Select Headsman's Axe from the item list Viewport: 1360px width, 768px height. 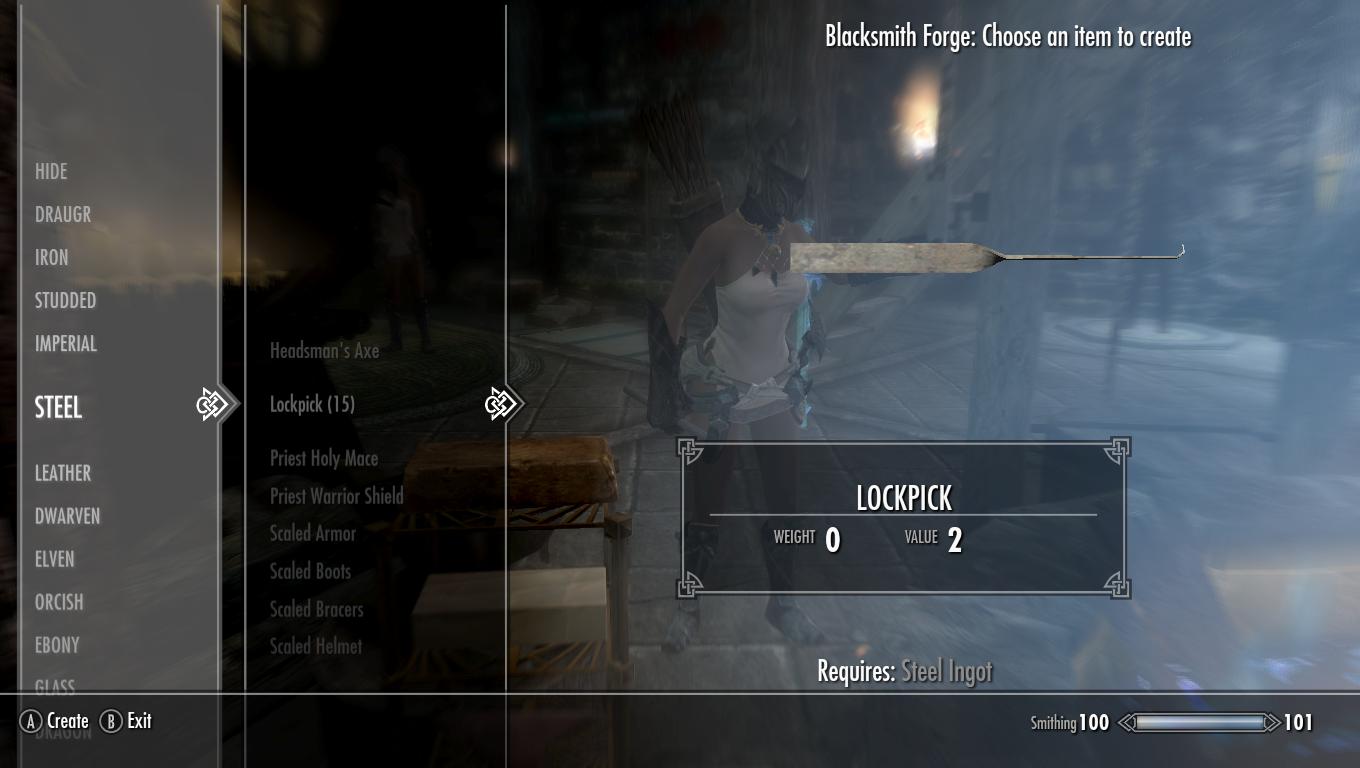324,351
